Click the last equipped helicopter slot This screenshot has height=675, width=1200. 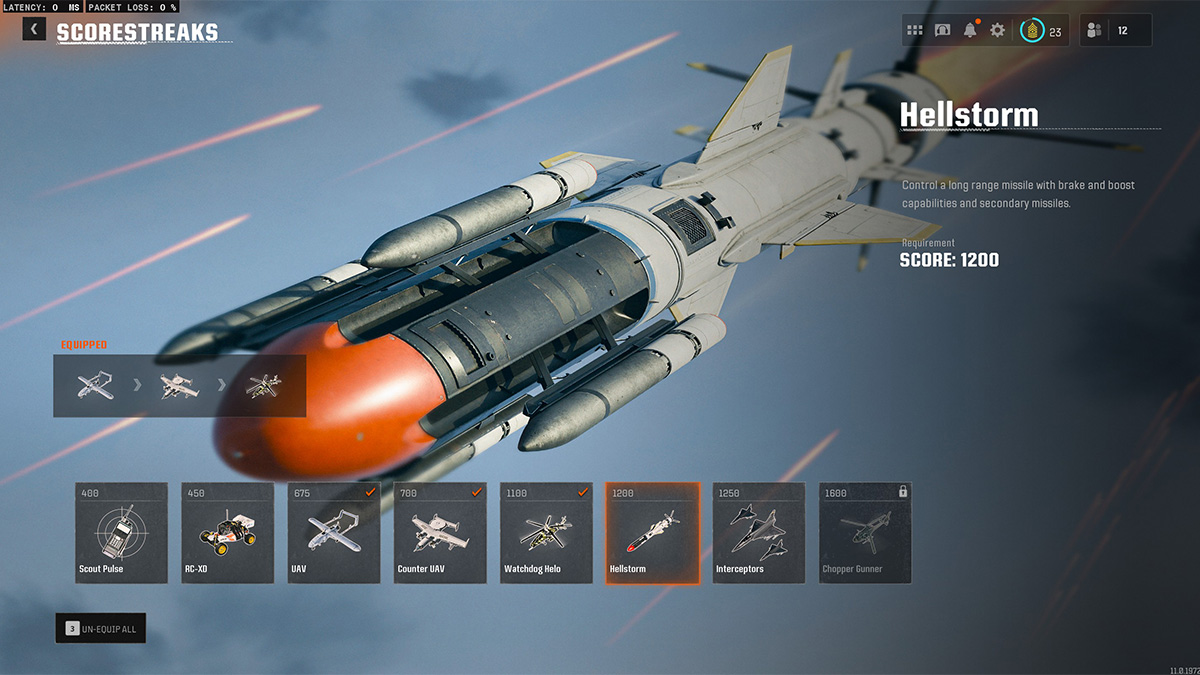coord(263,385)
